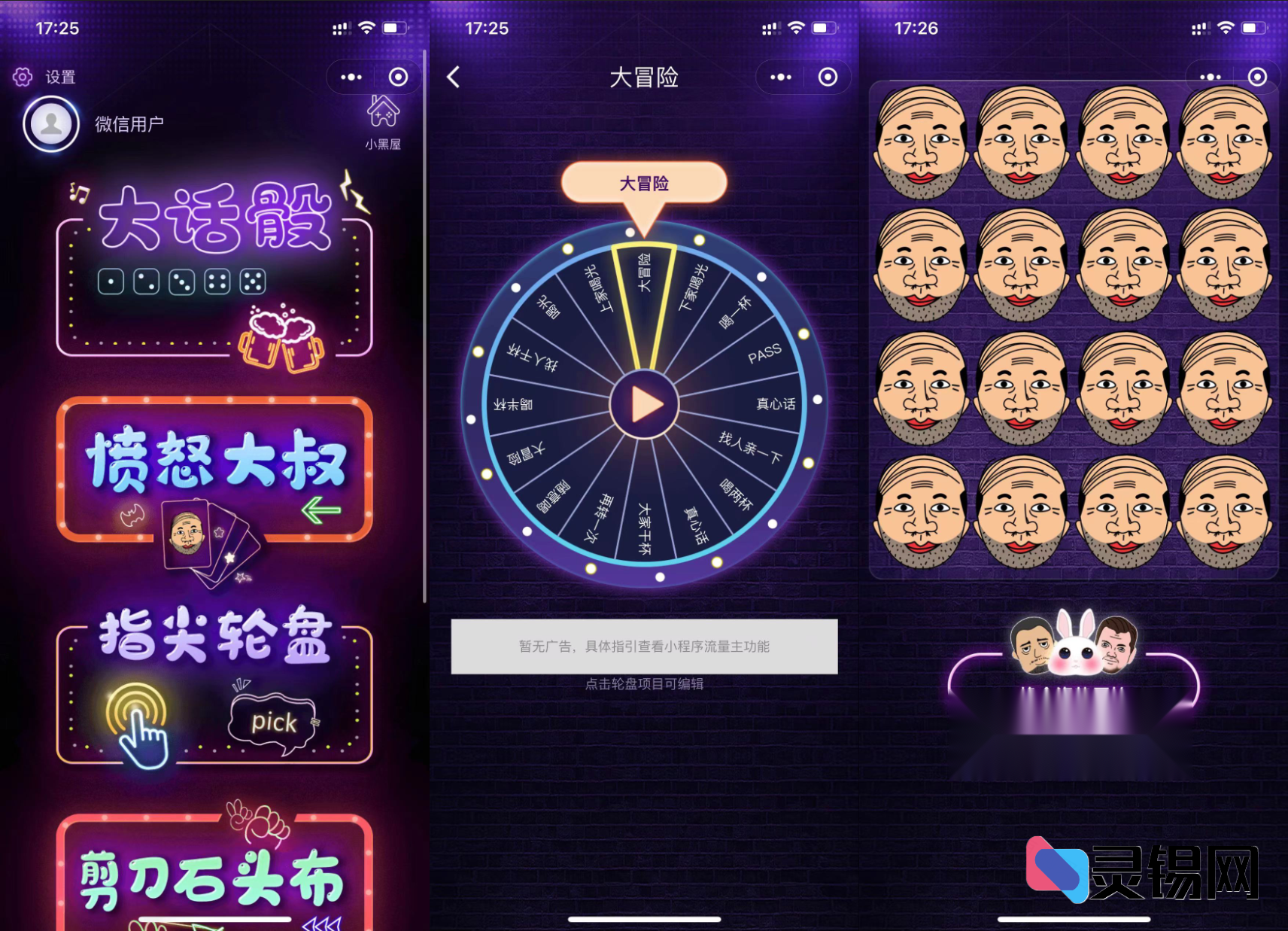Image resolution: width=1288 pixels, height=931 pixels.
Task: Open the WeChat '...' capsule menu on the wheel page
Action: (780, 77)
